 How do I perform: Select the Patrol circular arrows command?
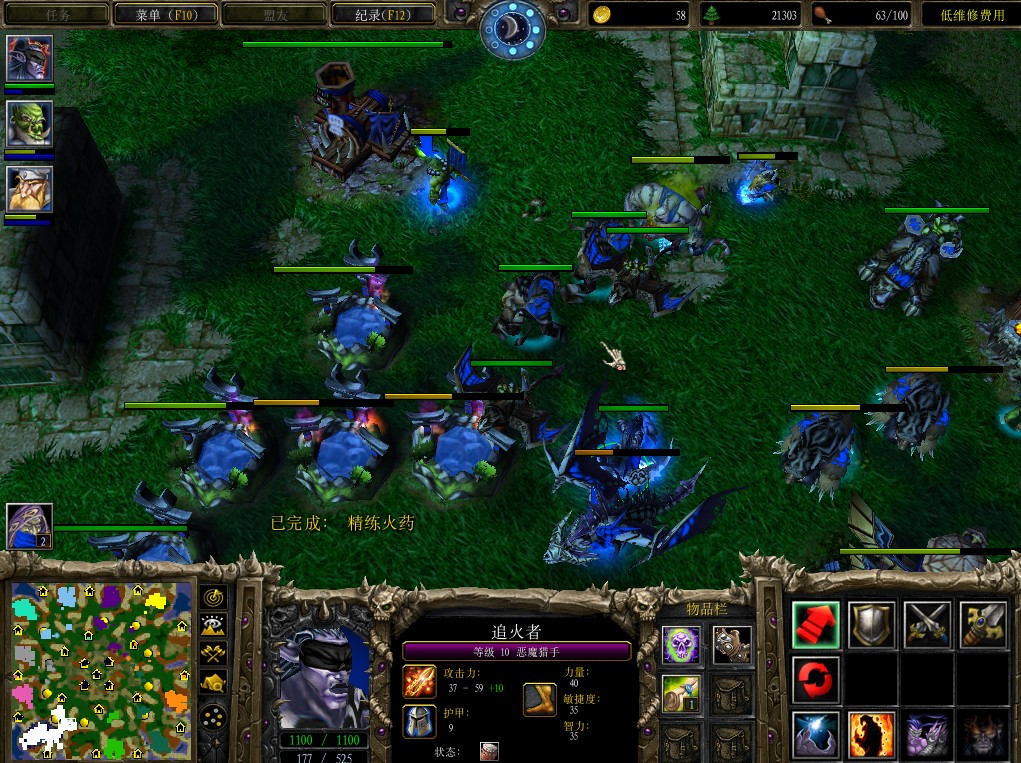pyautogui.click(x=816, y=680)
